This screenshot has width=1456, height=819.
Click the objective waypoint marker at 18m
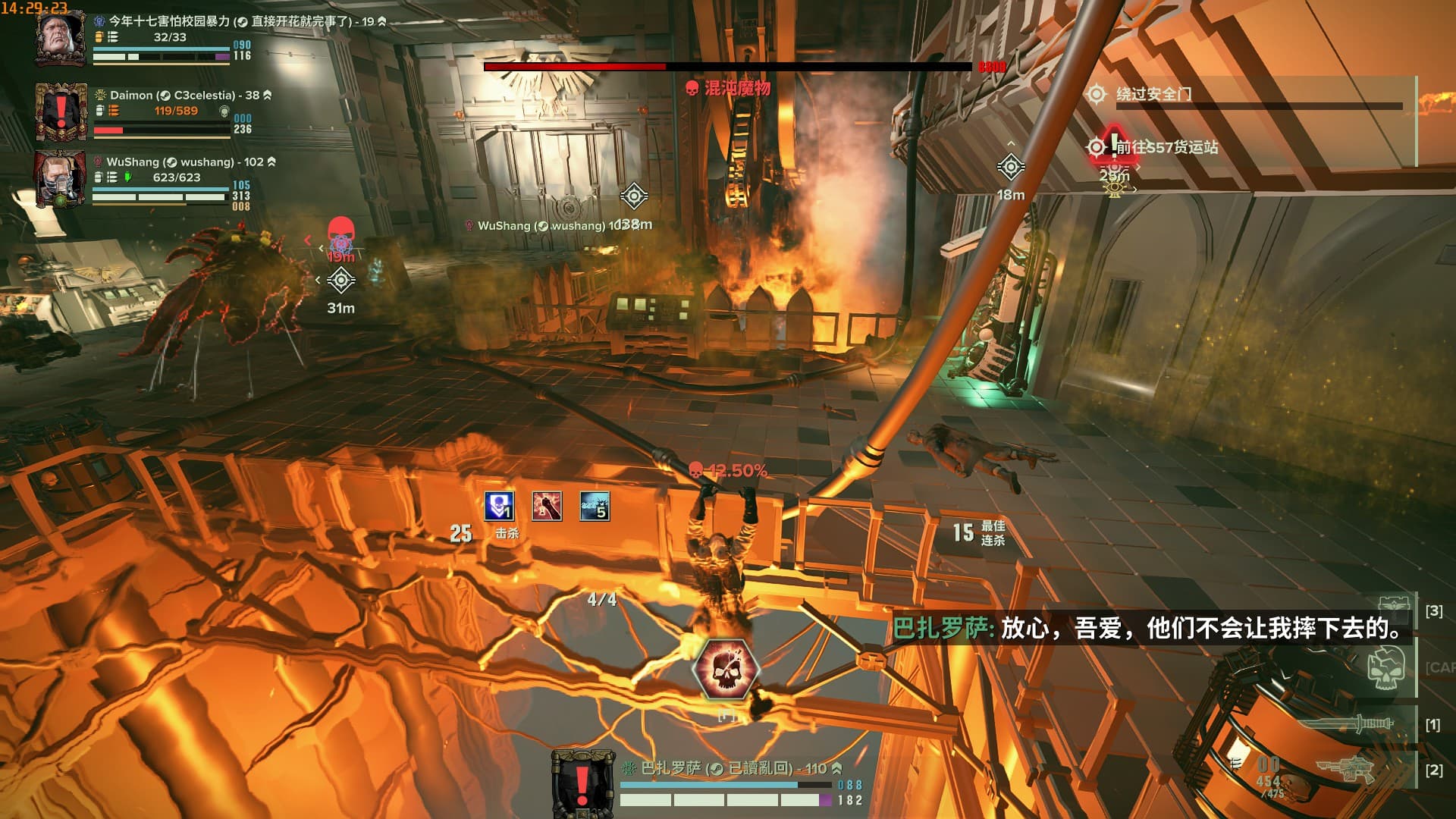coord(1010,167)
